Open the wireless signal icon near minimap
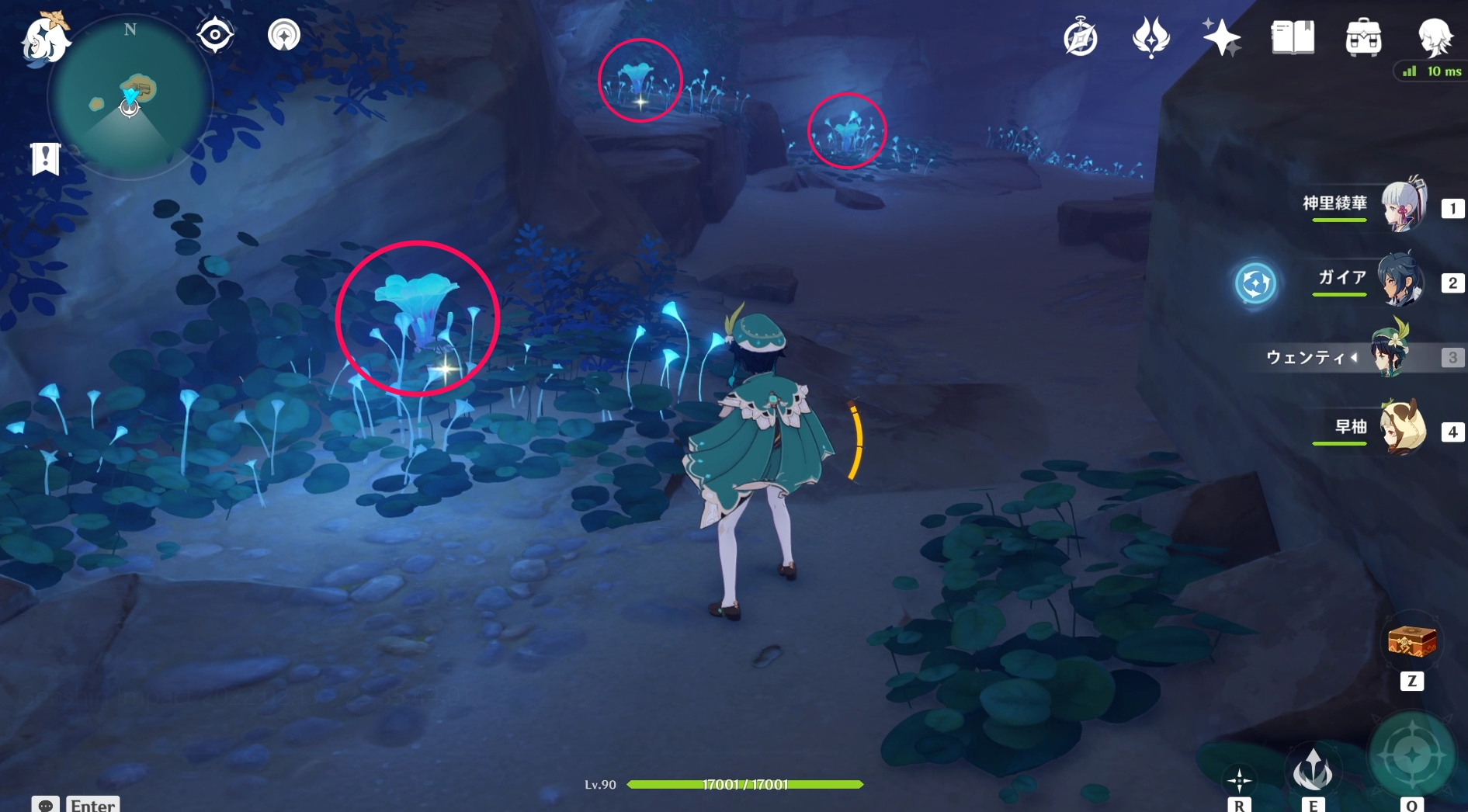 click(x=283, y=35)
